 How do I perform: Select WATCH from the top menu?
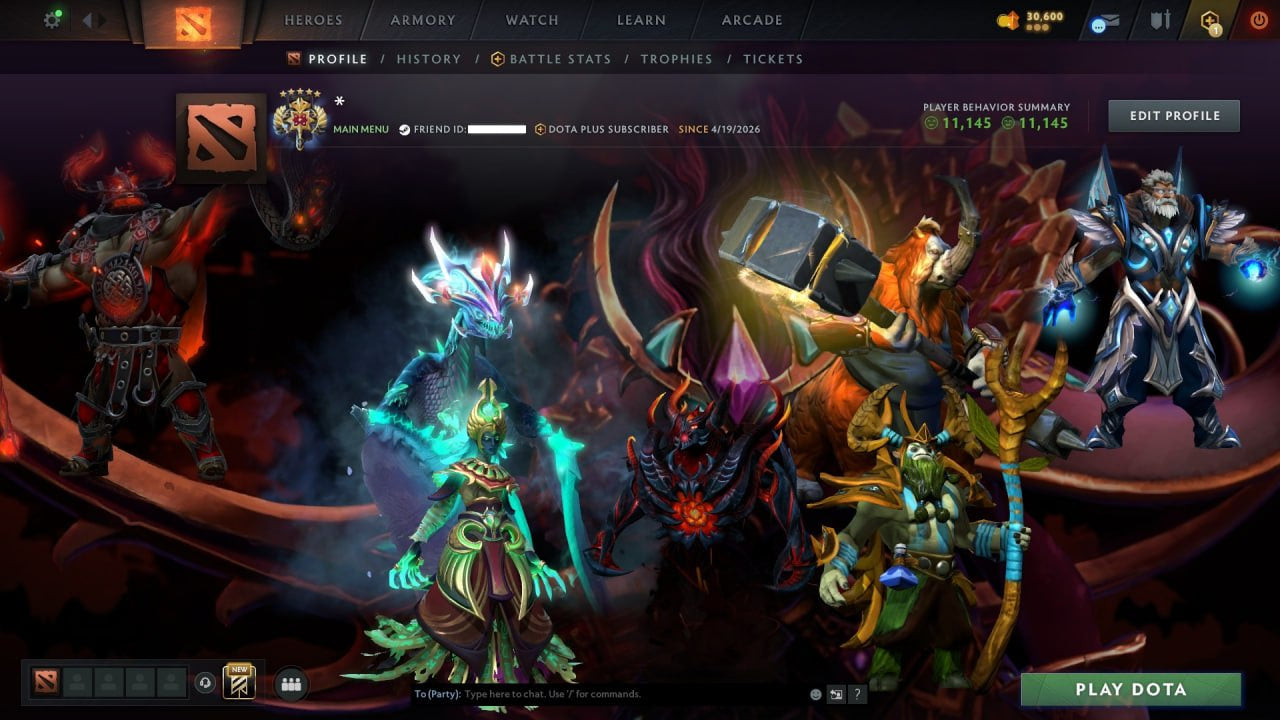(x=531, y=19)
